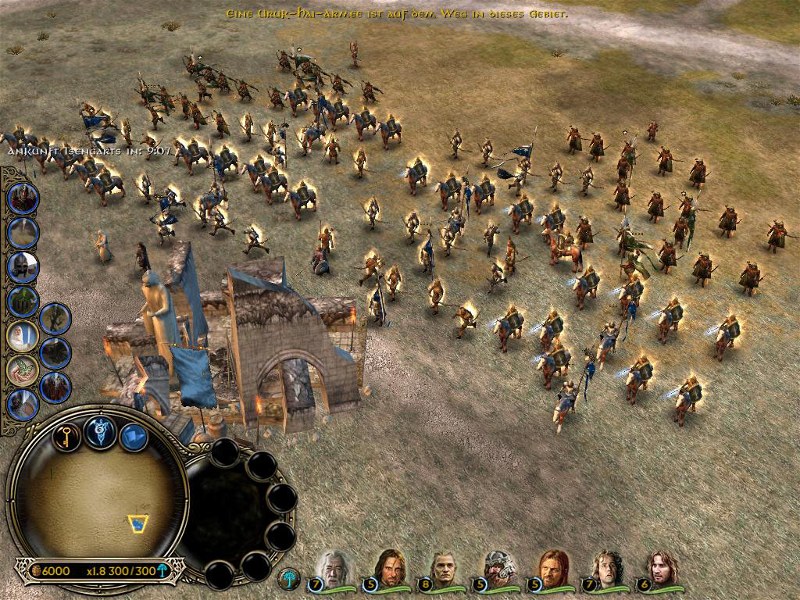This screenshot has width=800, height=600.
Task: Activate the steel helmet power icon
Action: tap(22, 267)
